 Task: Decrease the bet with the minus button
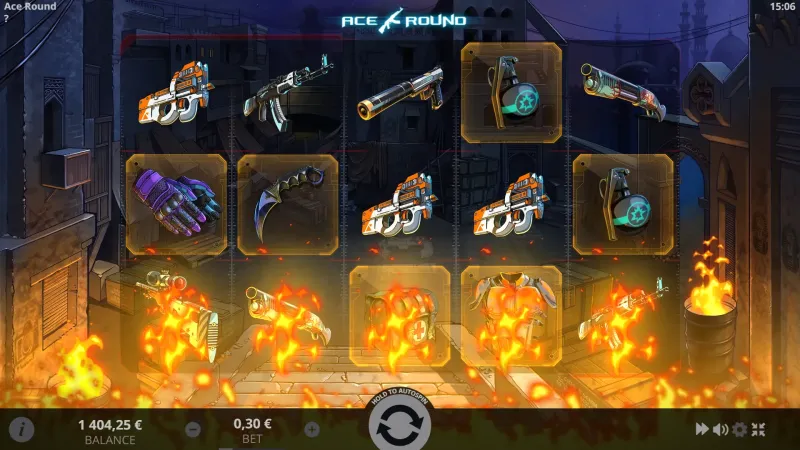coord(193,429)
